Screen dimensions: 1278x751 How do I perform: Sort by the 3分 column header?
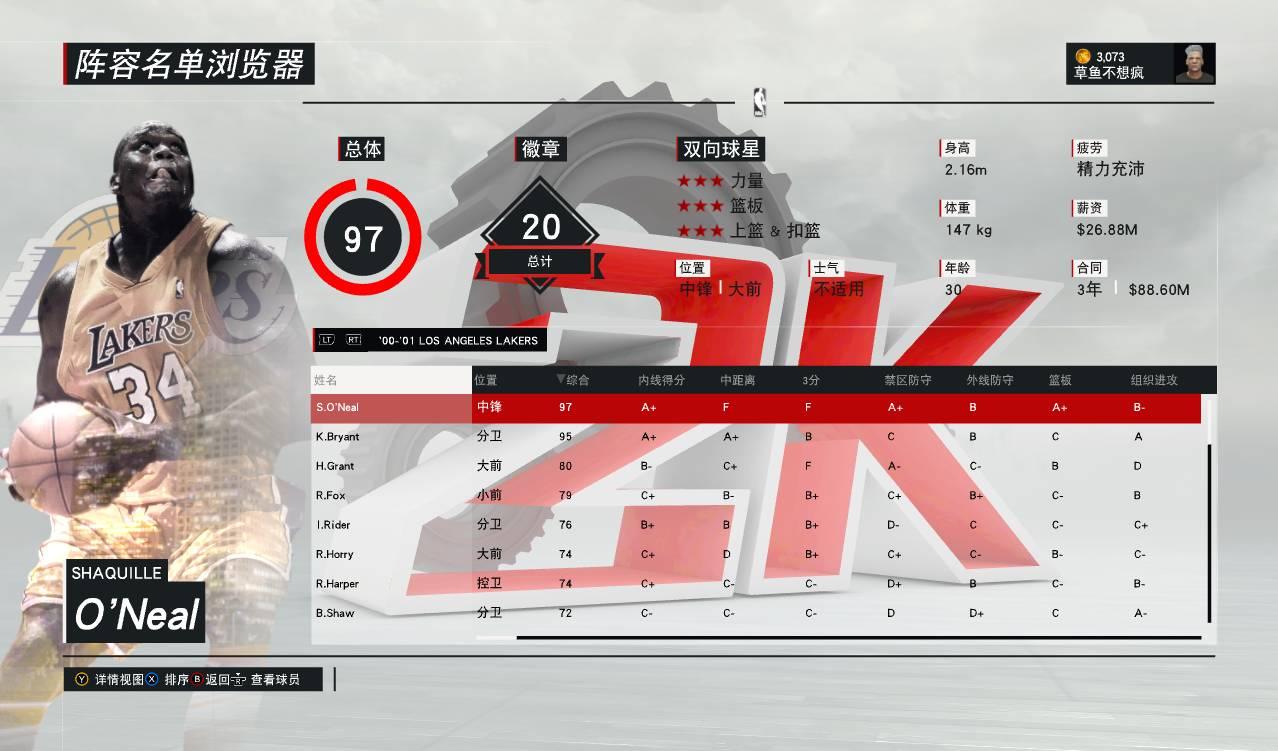(x=811, y=380)
